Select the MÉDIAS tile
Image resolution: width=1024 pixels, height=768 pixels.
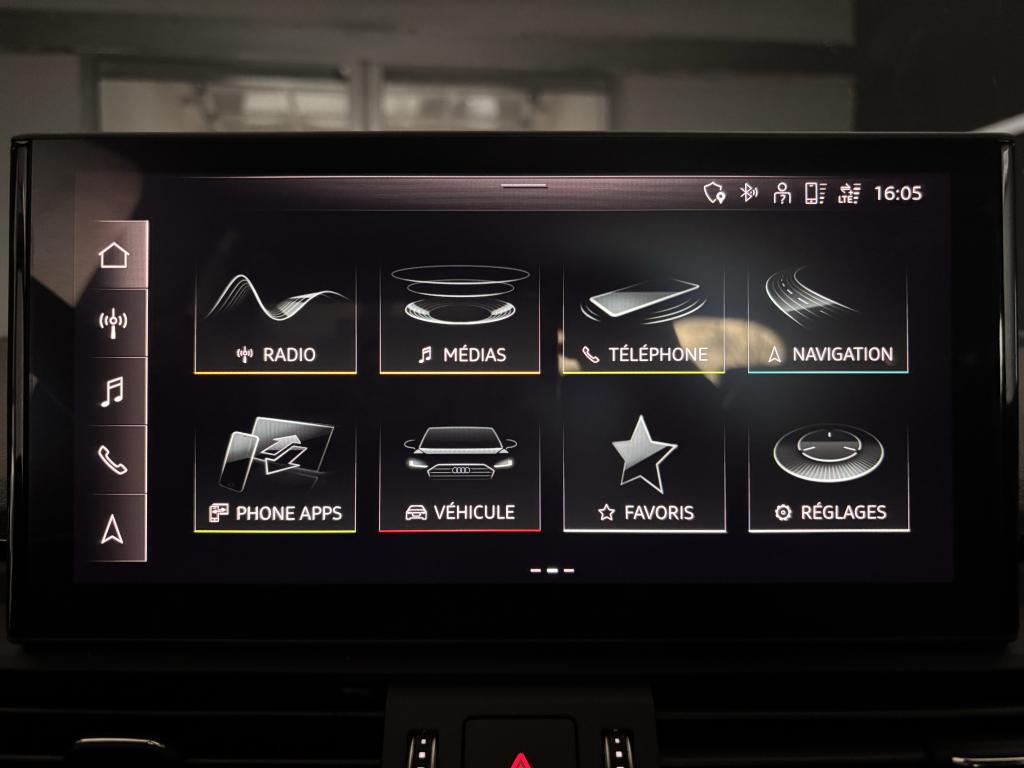pos(460,320)
